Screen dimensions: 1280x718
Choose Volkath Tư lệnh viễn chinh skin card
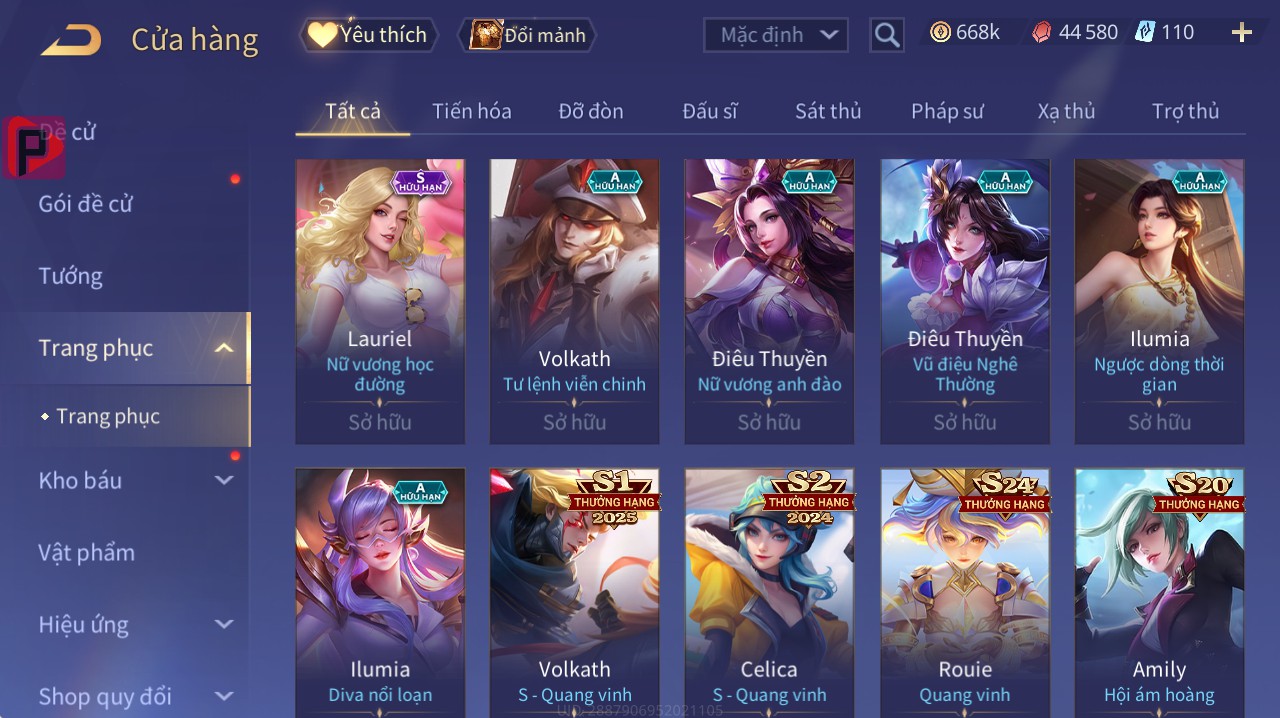pos(574,300)
